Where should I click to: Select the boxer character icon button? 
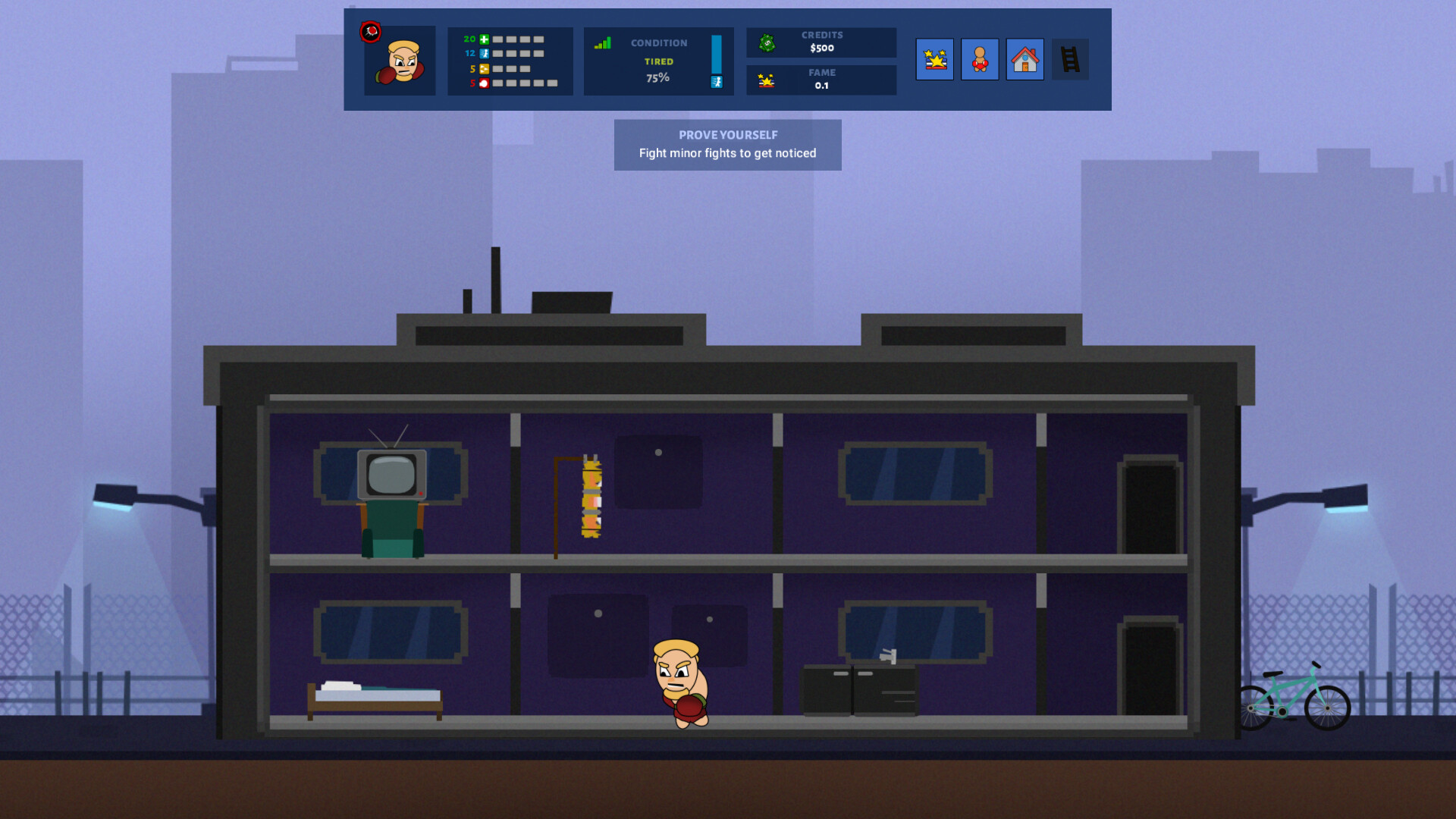980,59
